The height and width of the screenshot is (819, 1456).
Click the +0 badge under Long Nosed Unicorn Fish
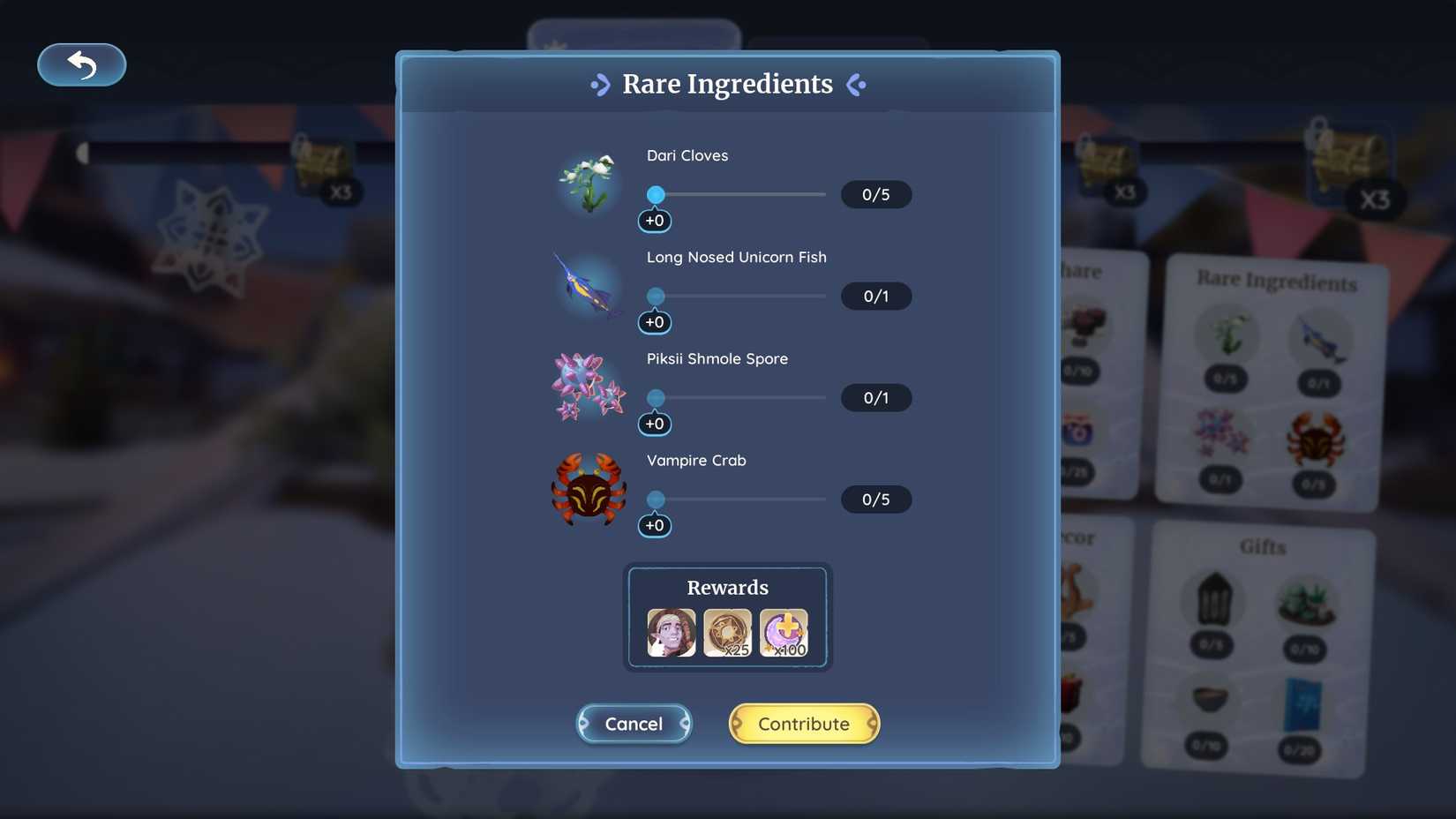655,322
